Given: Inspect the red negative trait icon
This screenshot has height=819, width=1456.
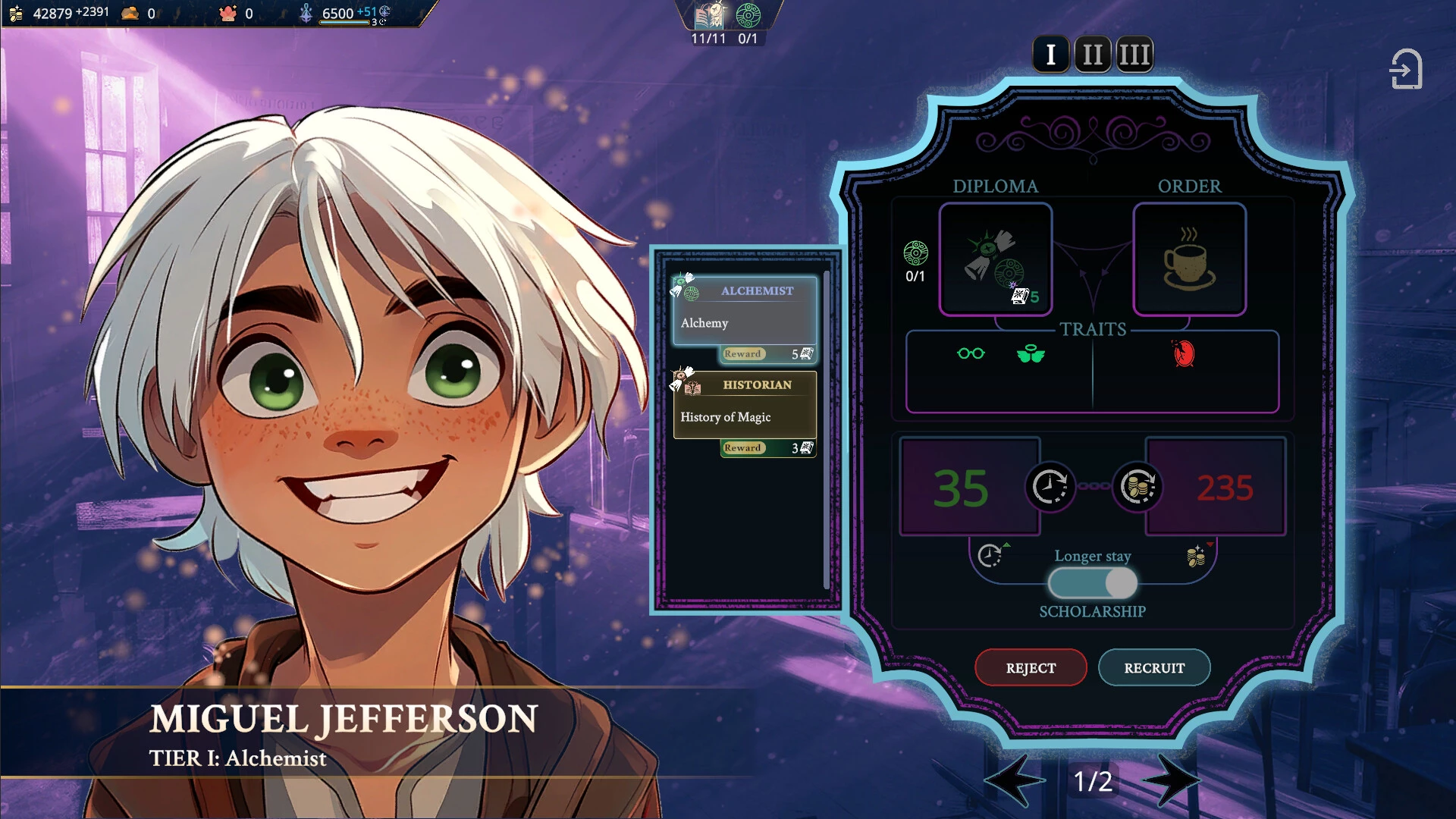Looking at the screenshot, I should (1184, 353).
